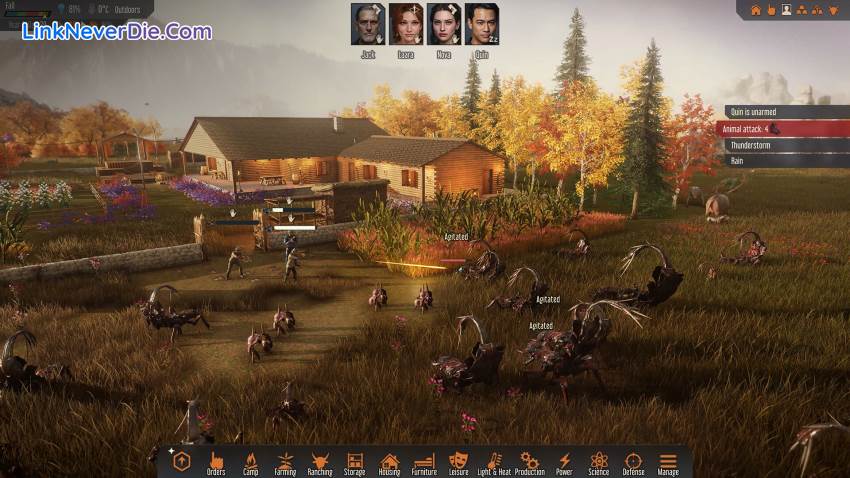Select Laara's survivor portrait

pyautogui.click(x=405, y=24)
